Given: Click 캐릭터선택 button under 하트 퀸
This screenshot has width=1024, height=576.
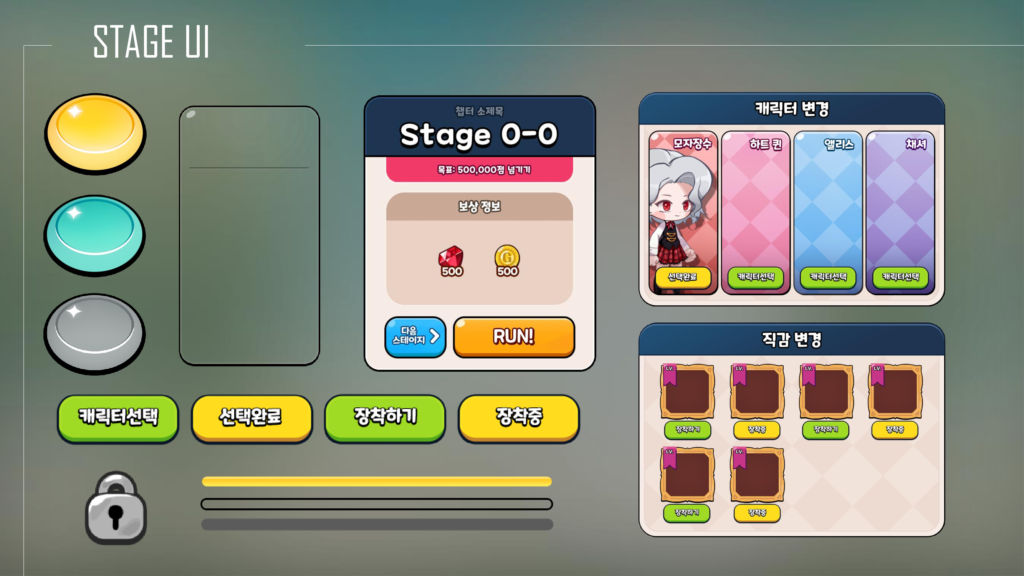Looking at the screenshot, I should pos(756,277).
